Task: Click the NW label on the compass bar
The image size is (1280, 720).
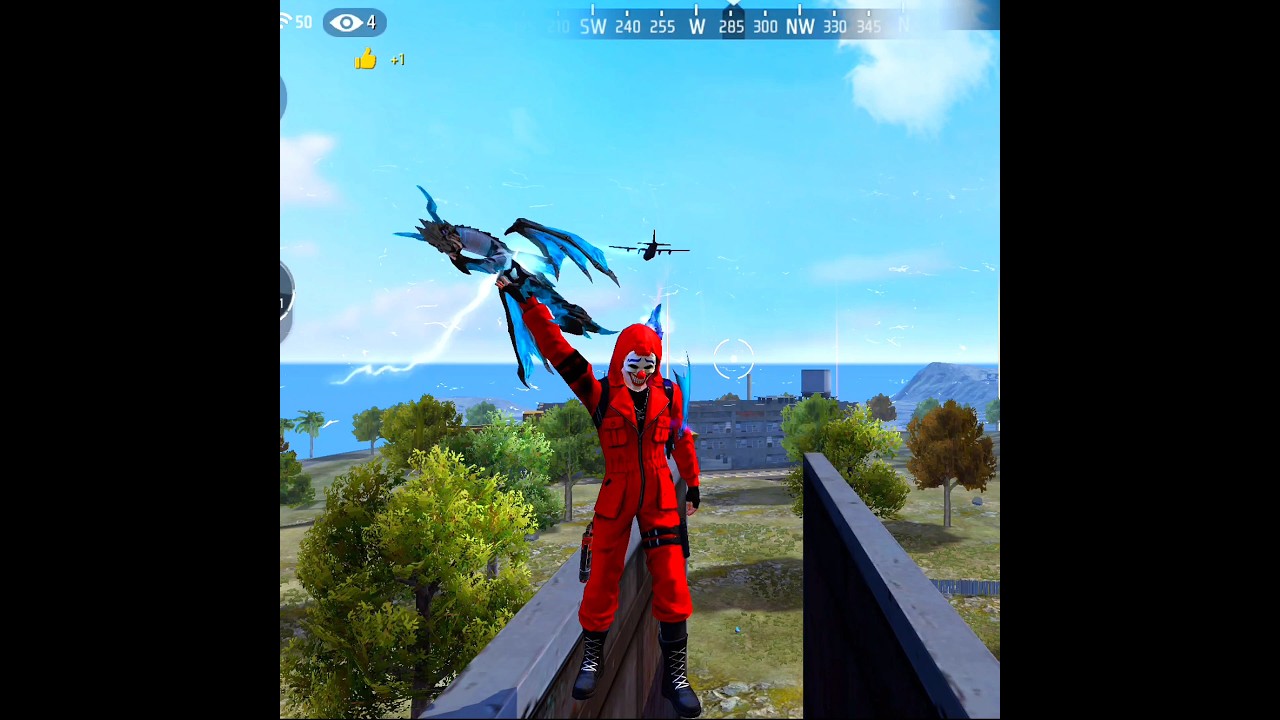Action: point(801,27)
